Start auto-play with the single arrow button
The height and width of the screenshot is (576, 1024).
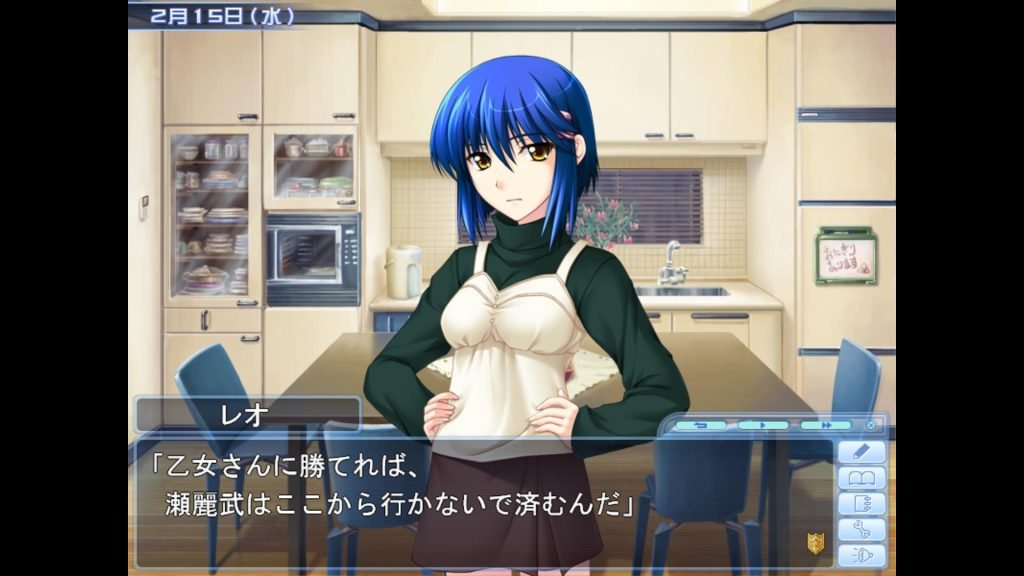click(763, 425)
